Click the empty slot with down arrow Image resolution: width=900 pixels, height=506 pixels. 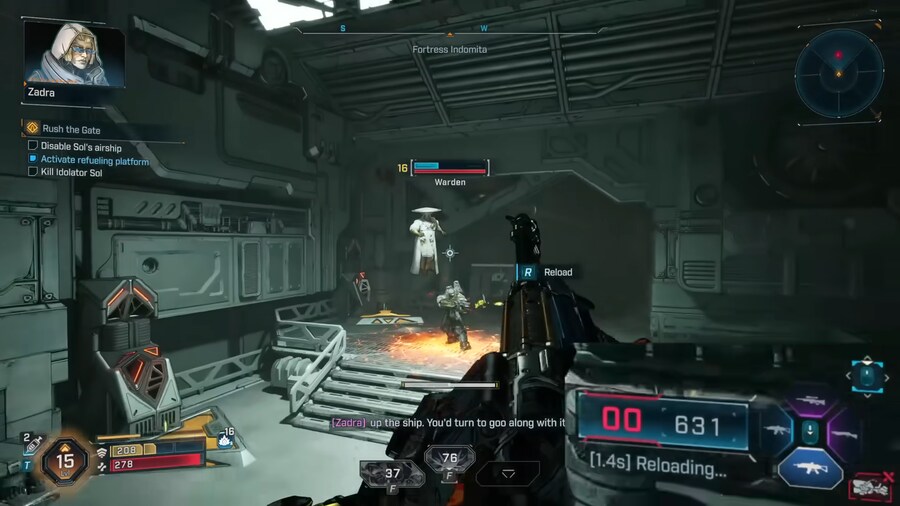[507, 474]
